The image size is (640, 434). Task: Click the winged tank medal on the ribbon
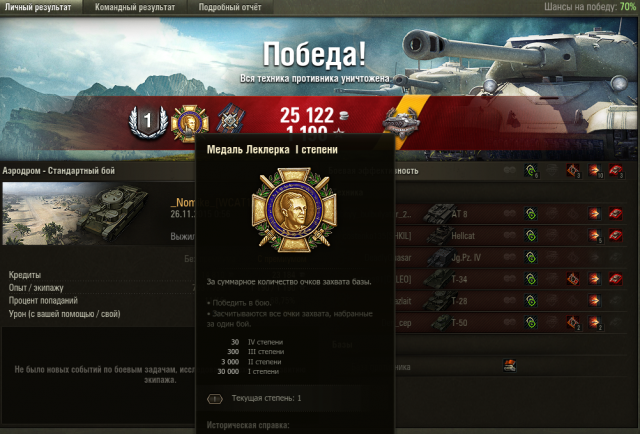401,123
